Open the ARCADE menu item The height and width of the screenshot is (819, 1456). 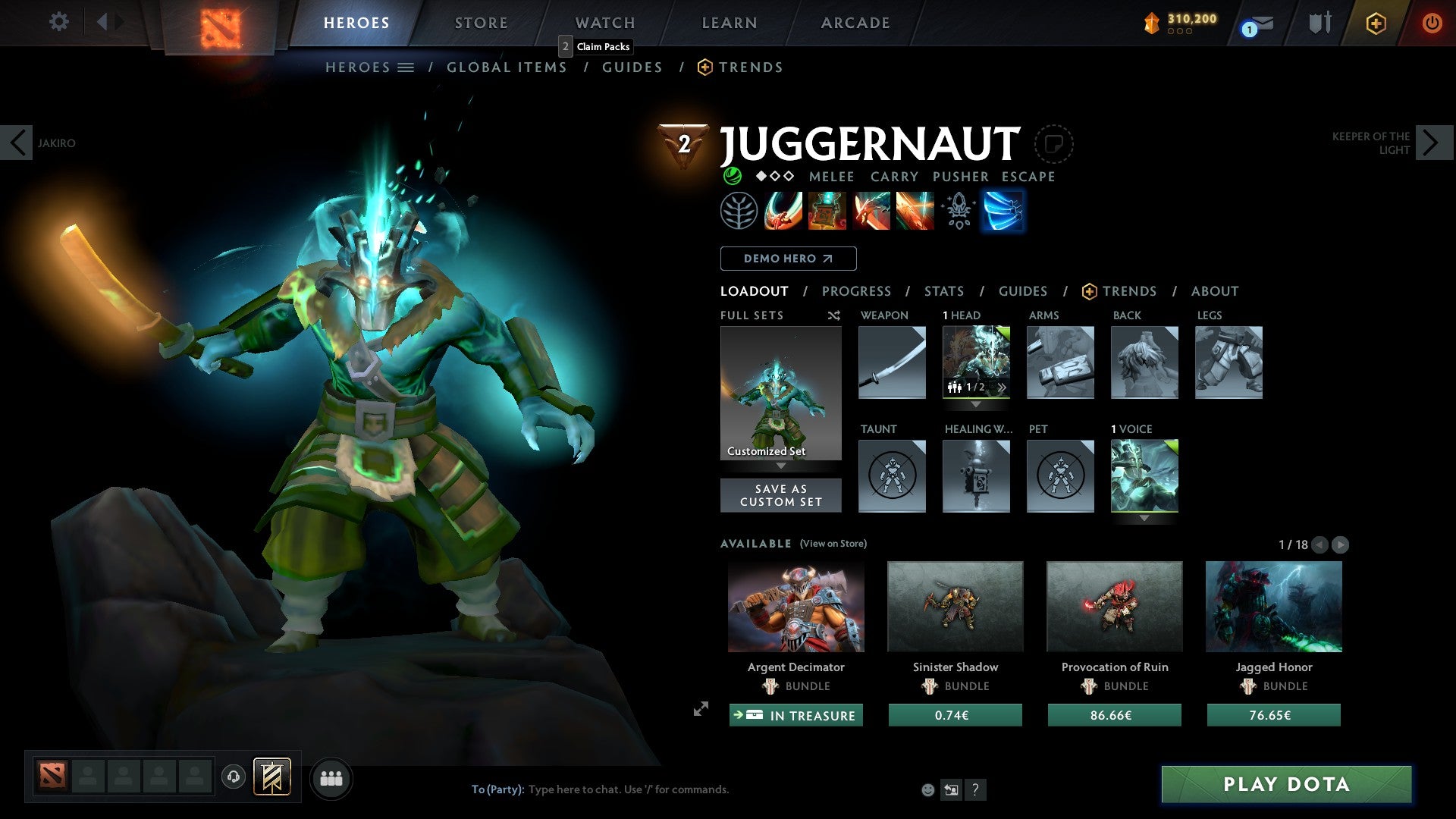[855, 22]
